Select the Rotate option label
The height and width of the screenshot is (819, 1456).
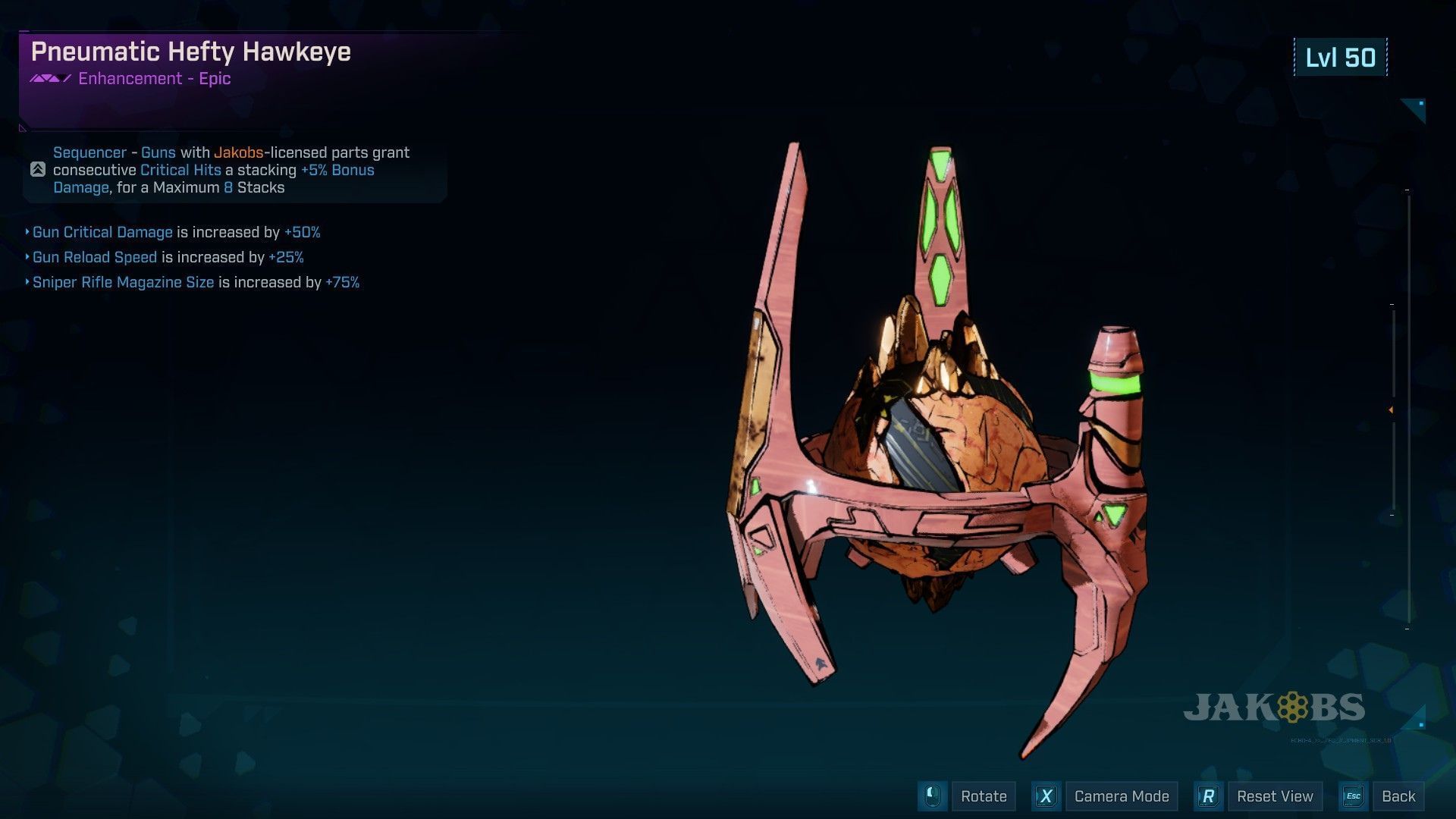pyautogui.click(x=983, y=796)
